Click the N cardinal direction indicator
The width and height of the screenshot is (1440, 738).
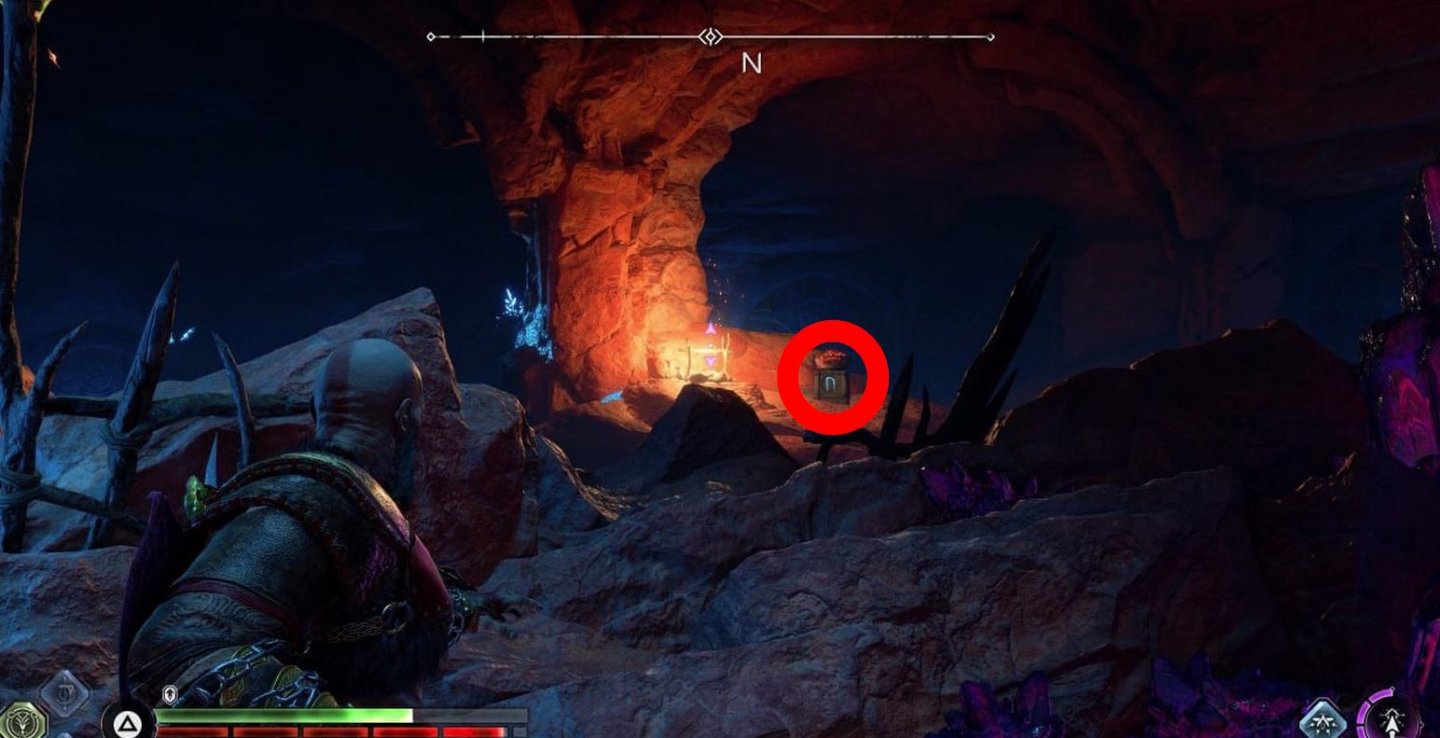(x=750, y=64)
